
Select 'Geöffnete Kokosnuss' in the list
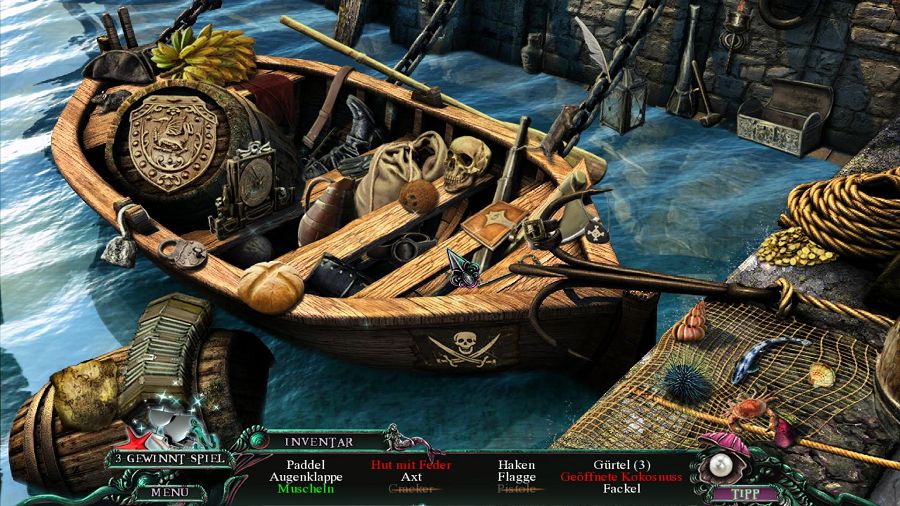pyautogui.click(x=622, y=477)
